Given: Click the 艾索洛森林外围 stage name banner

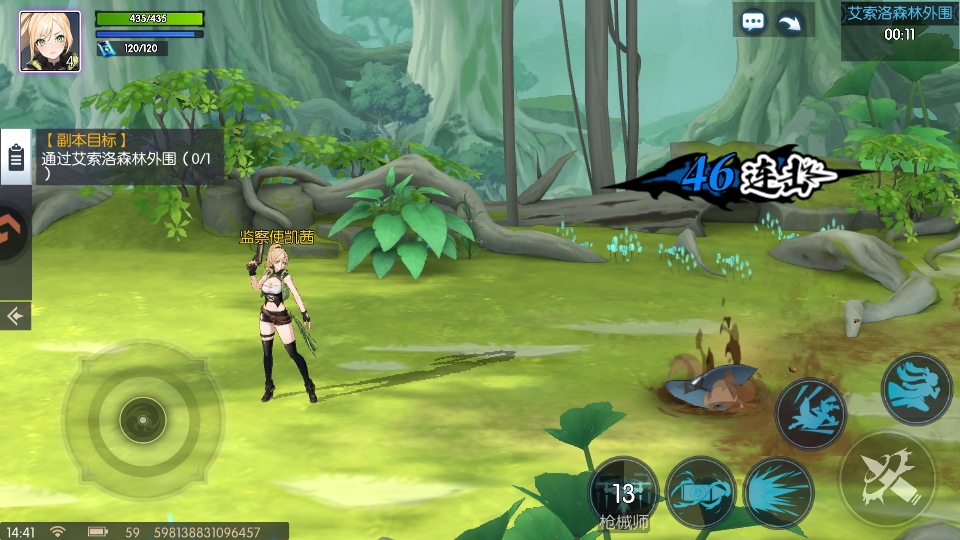Looking at the screenshot, I should pyautogui.click(x=899, y=14).
